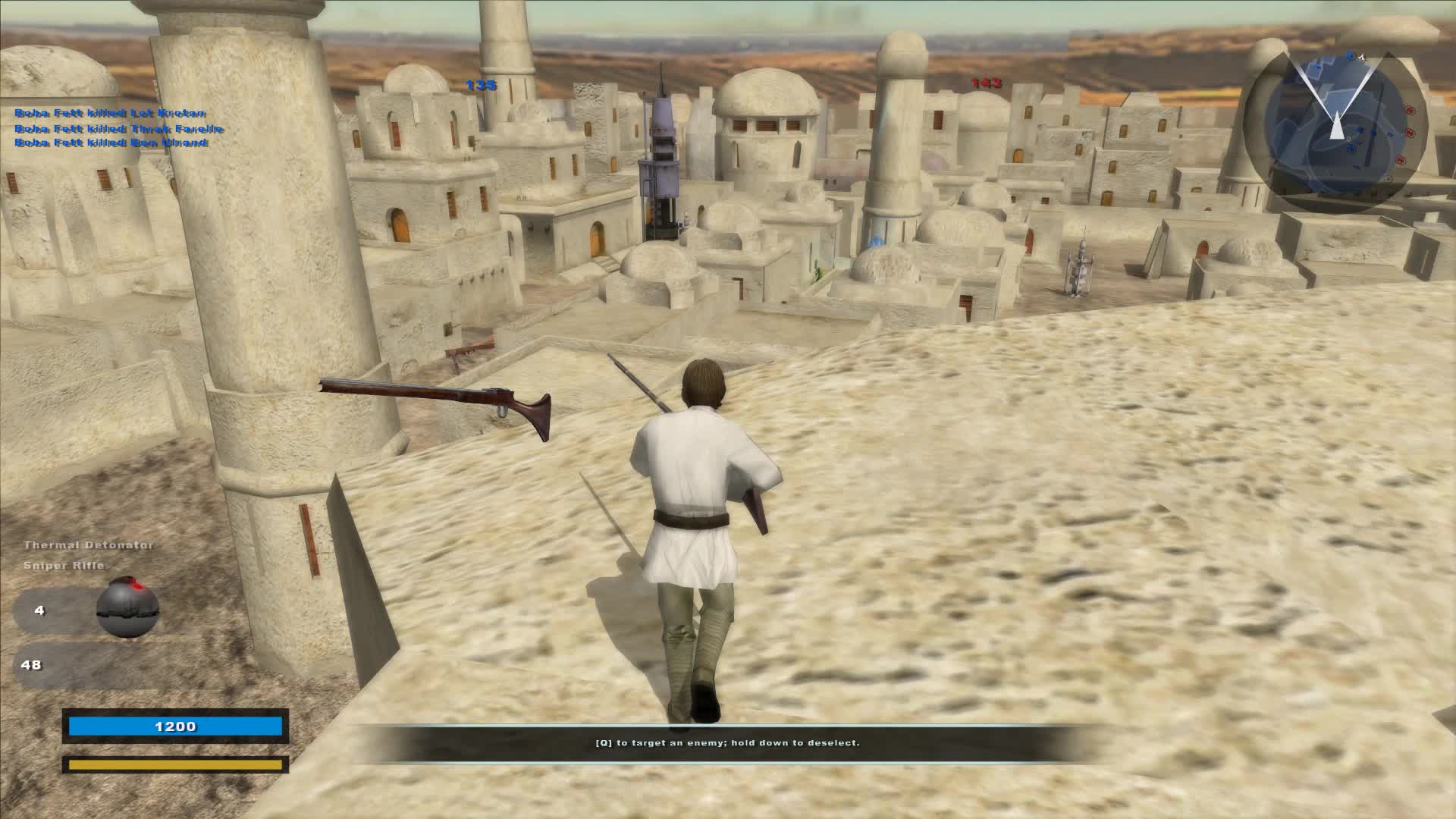Click the kill feed entry 'Boba Fett killed Ben Urand'

click(x=111, y=143)
